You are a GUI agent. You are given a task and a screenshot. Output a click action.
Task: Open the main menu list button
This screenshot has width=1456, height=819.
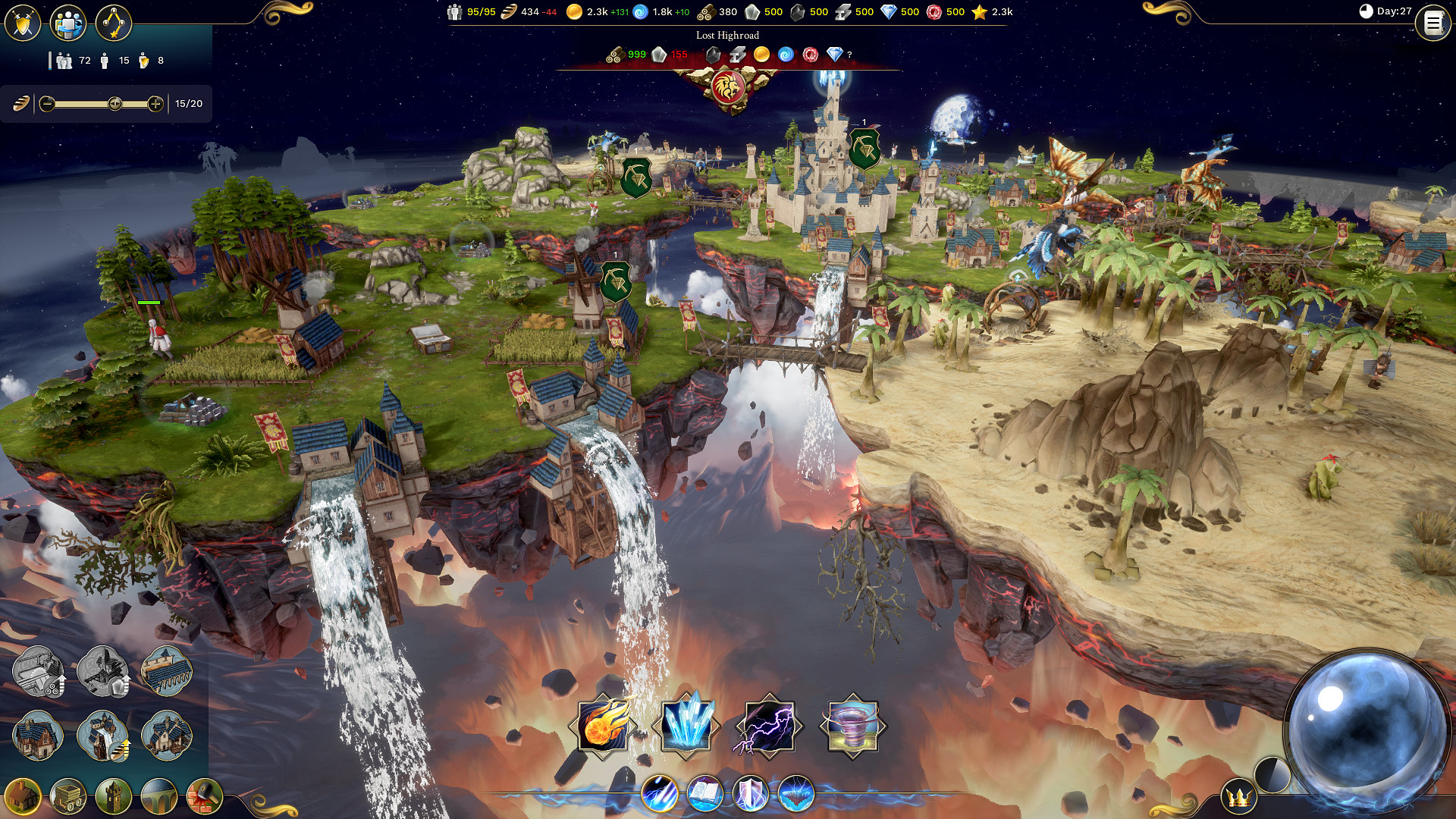pos(1432,24)
